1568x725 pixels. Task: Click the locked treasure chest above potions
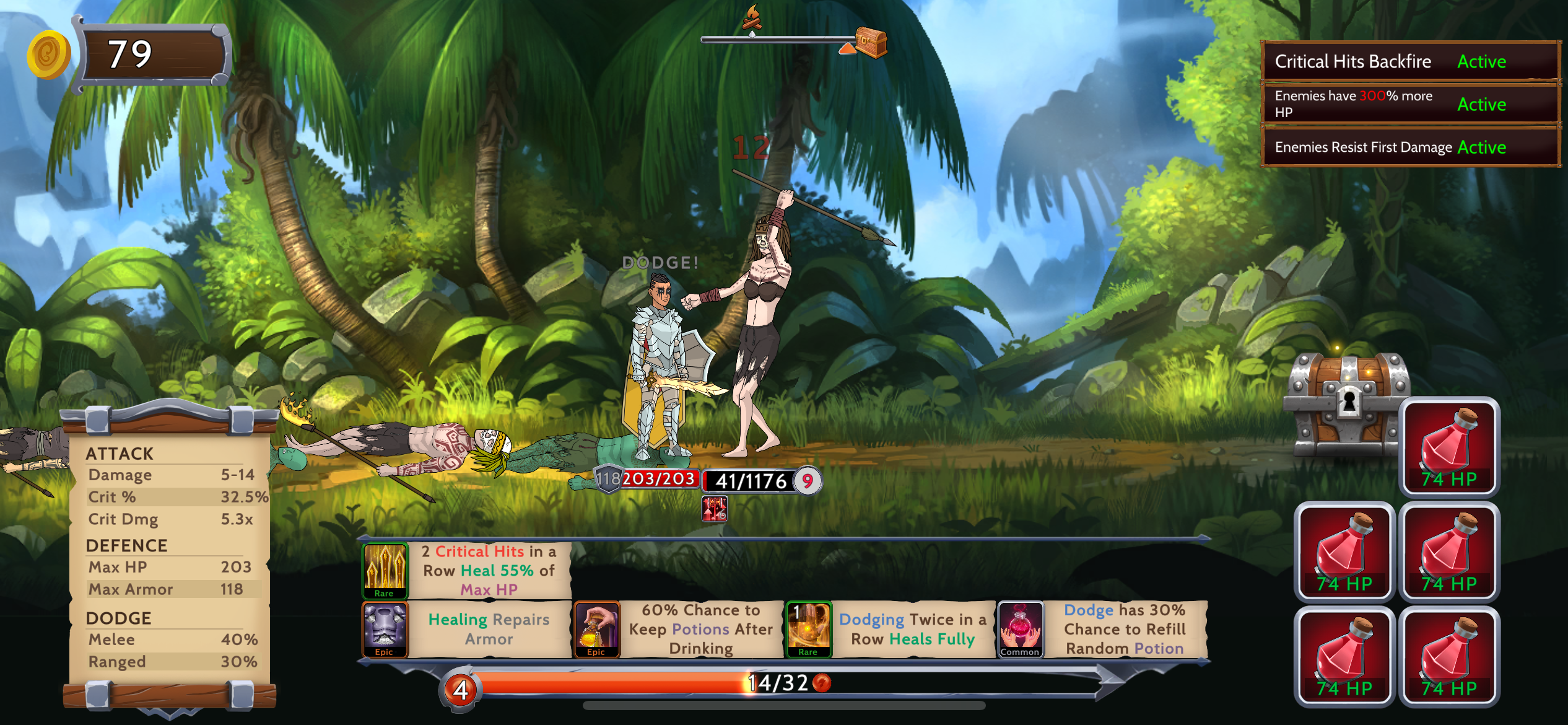tap(1346, 403)
